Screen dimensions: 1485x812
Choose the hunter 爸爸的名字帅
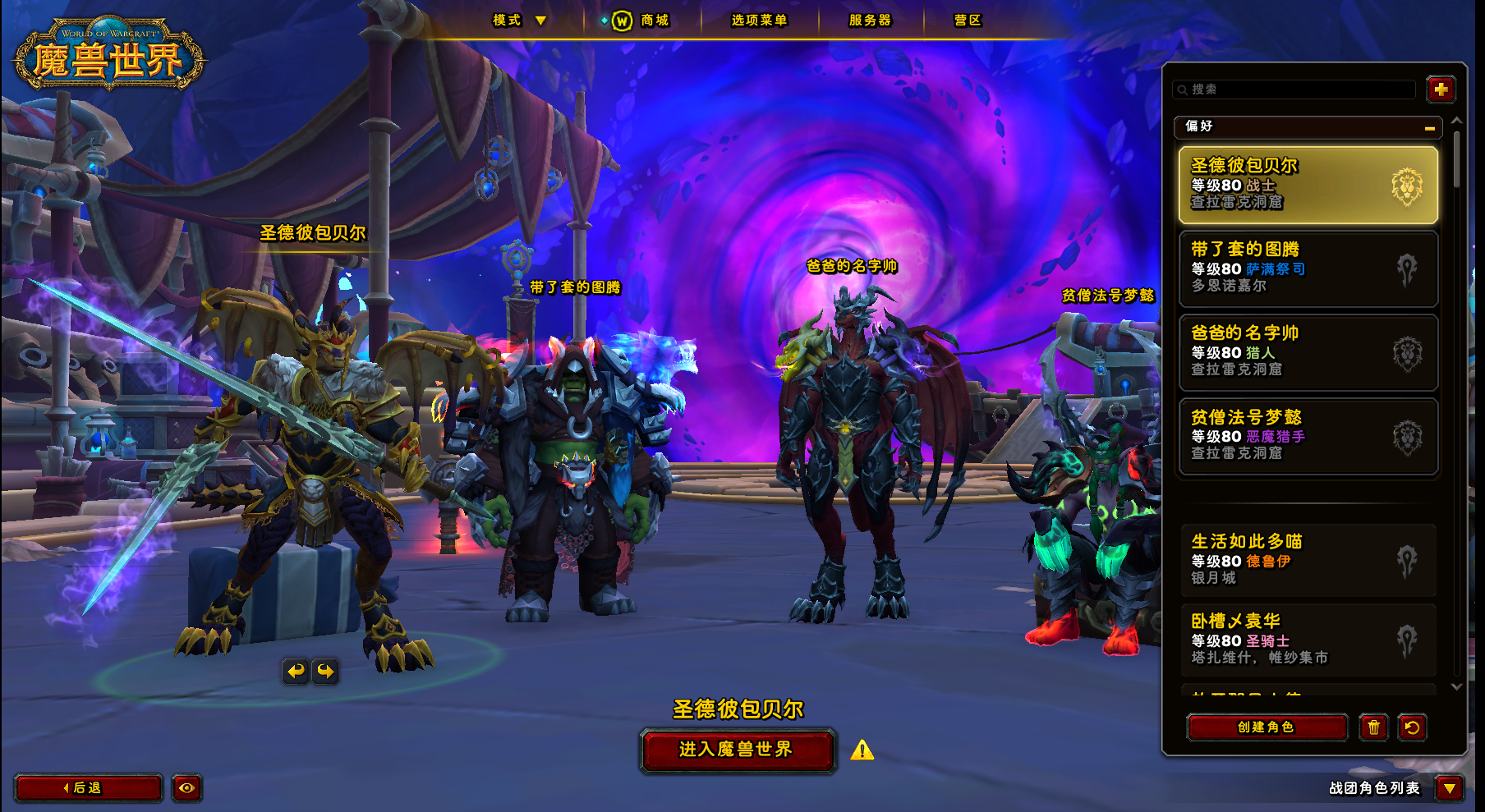(x=1308, y=352)
